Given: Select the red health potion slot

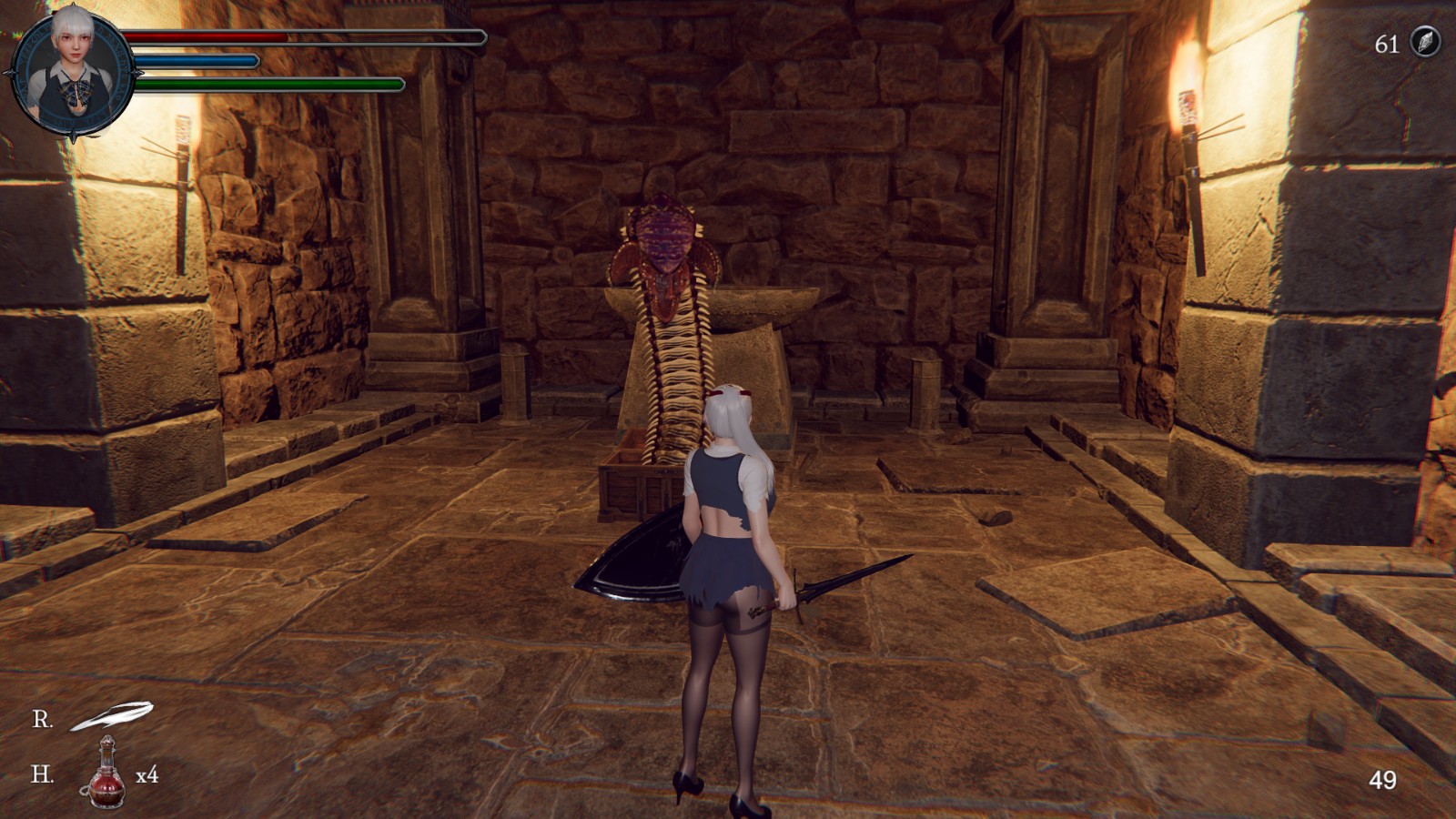Looking at the screenshot, I should [106, 773].
